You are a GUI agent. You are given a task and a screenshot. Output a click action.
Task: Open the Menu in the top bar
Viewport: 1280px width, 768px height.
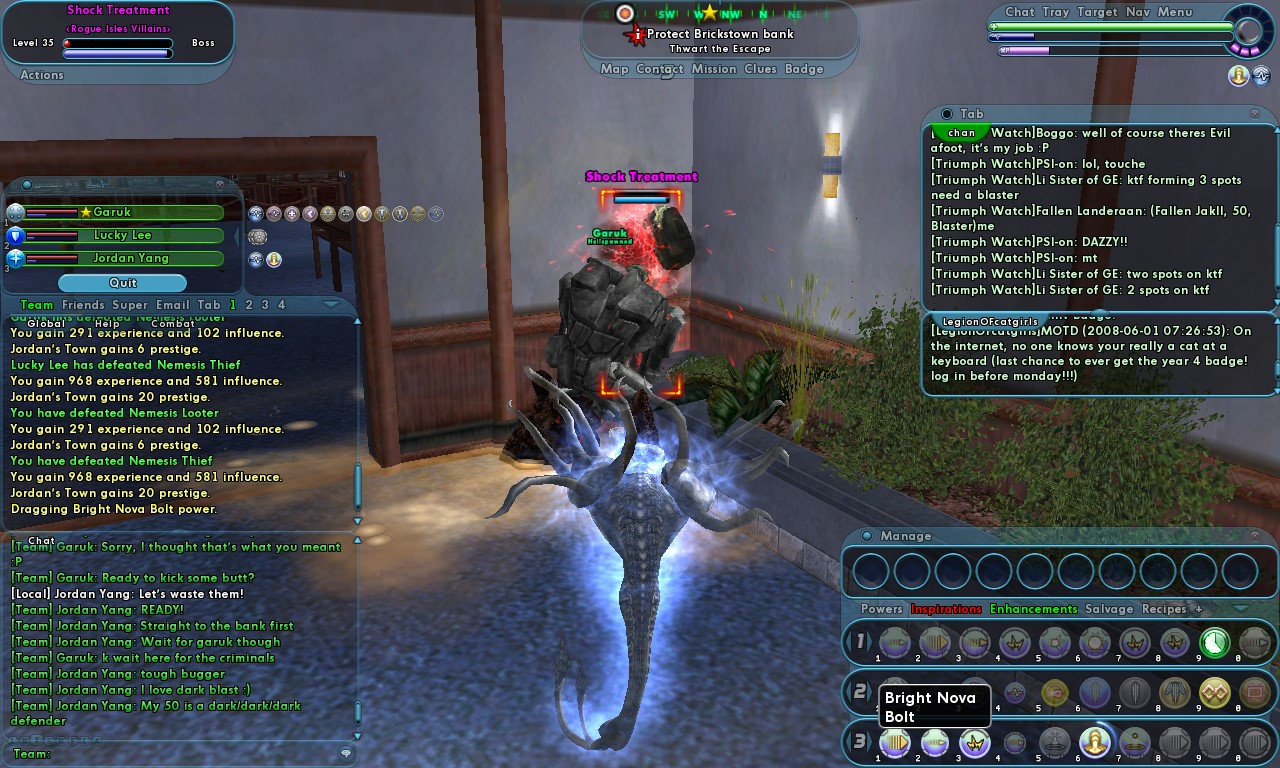pyautogui.click(x=1175, y=12)
